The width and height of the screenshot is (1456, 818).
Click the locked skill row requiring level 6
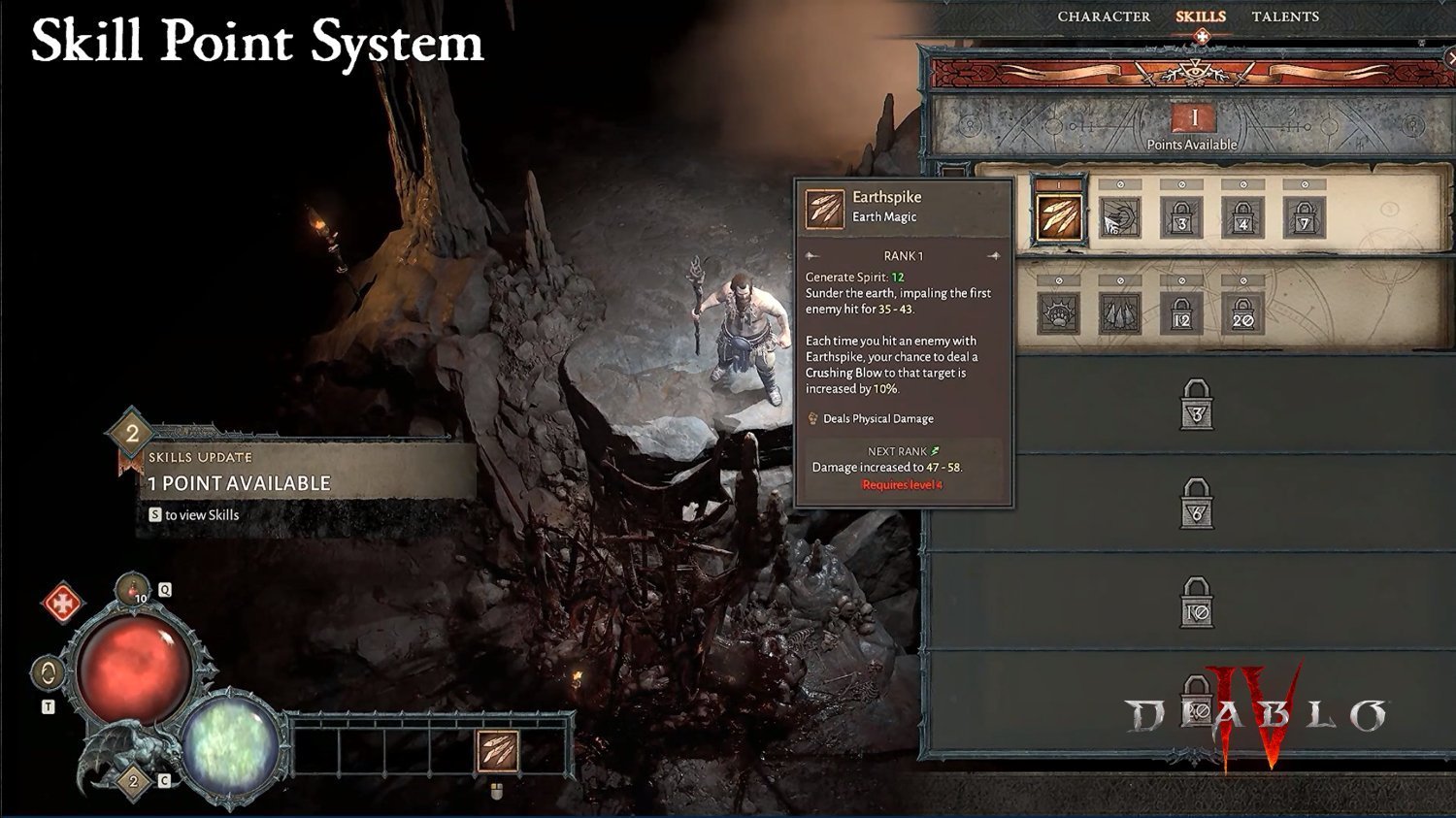tap(1197, 505)
